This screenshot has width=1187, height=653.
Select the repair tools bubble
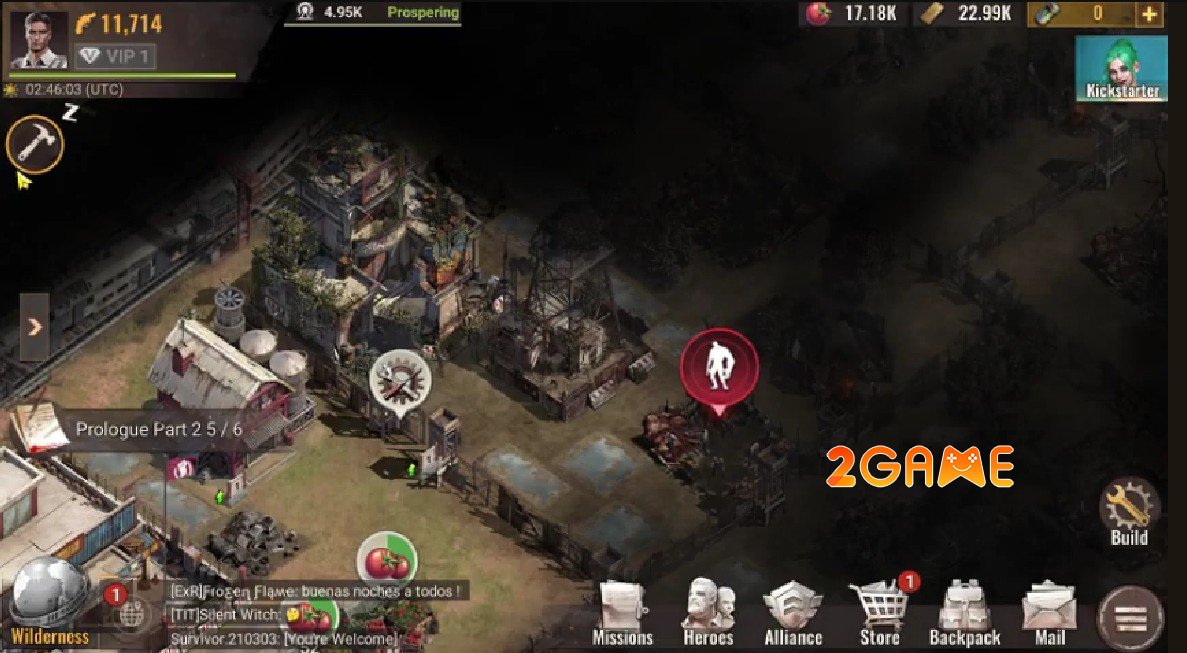400,381
